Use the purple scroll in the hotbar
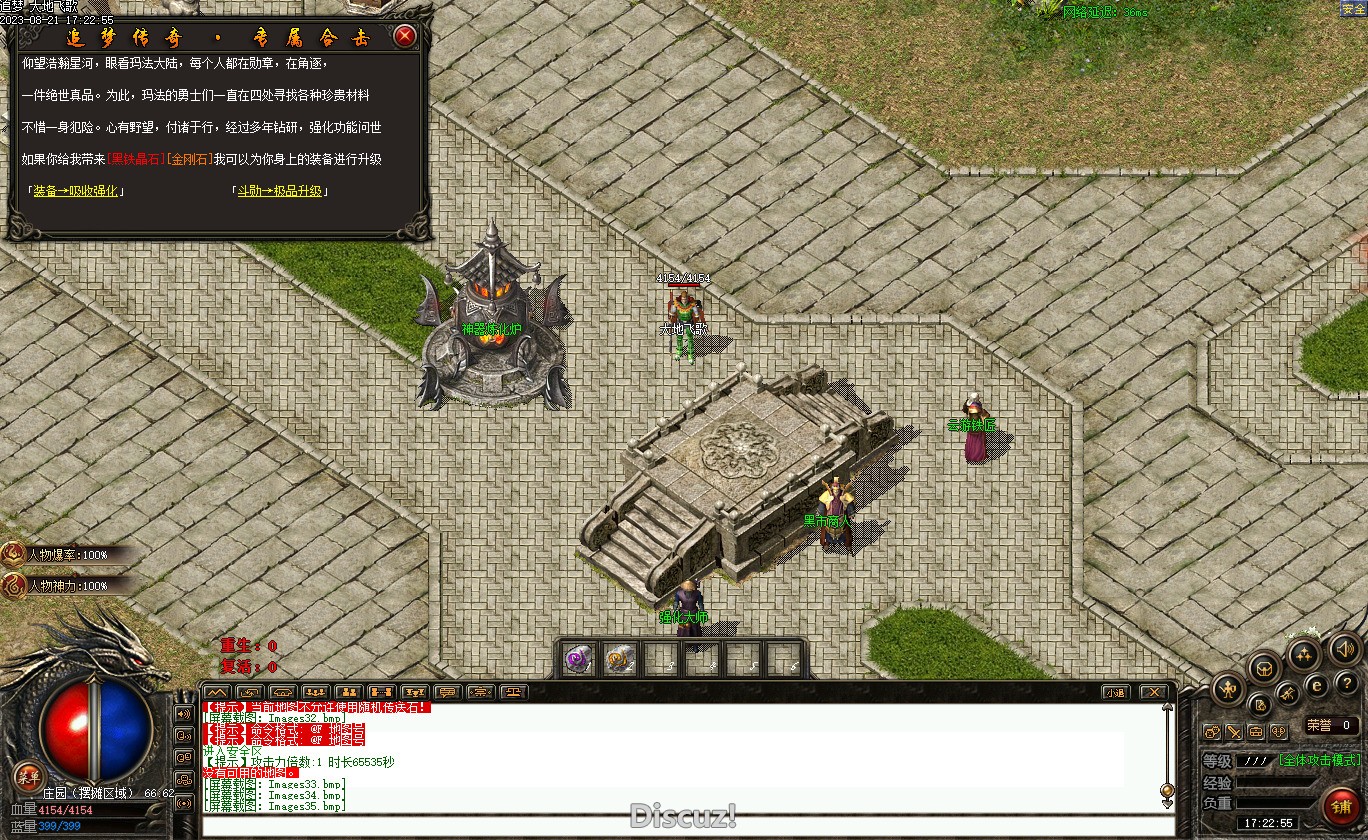Viewport: 1368px width, 840px height. [579, 659]
